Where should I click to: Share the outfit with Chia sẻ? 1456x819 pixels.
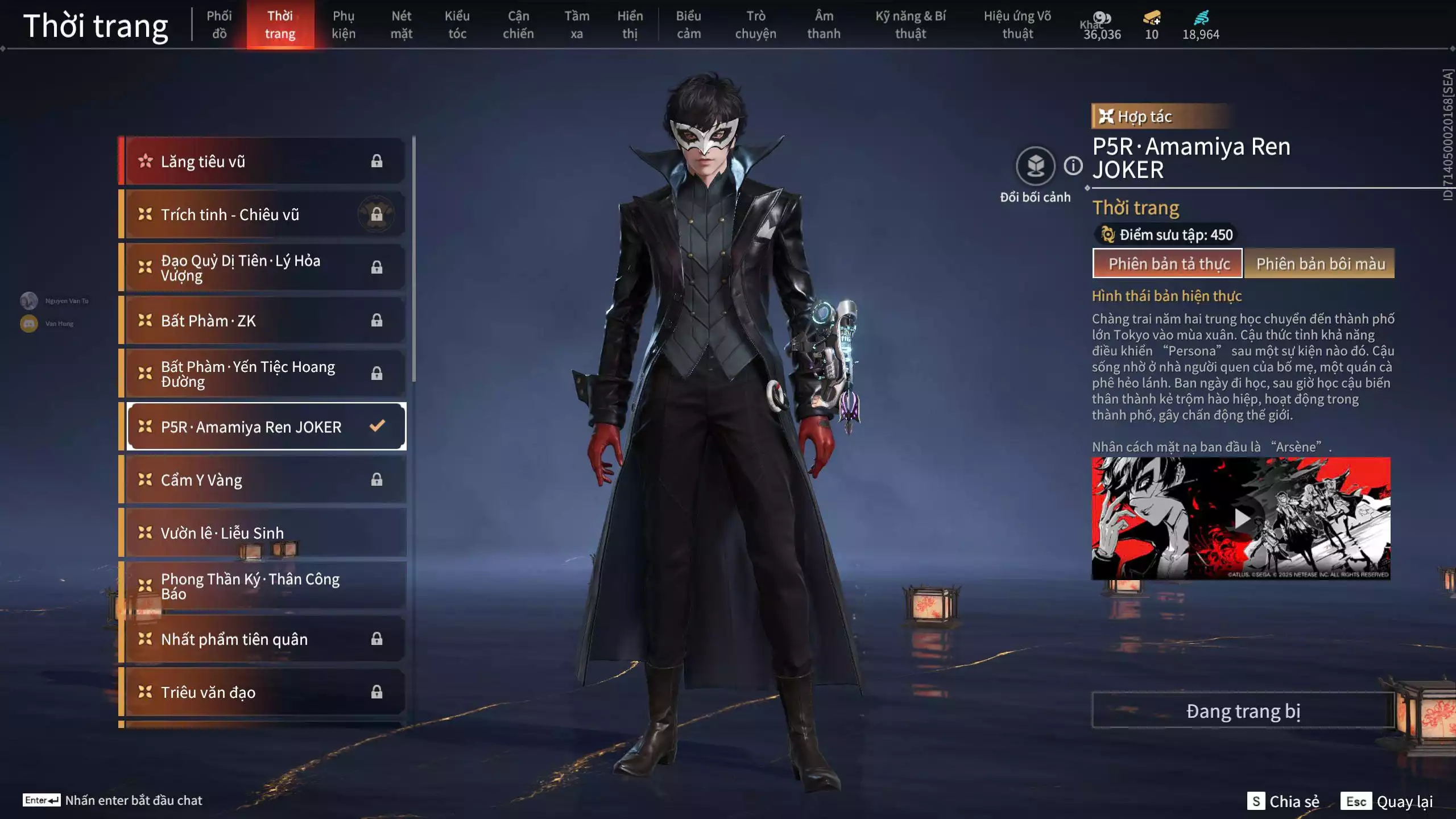(x=1283, y=801)
